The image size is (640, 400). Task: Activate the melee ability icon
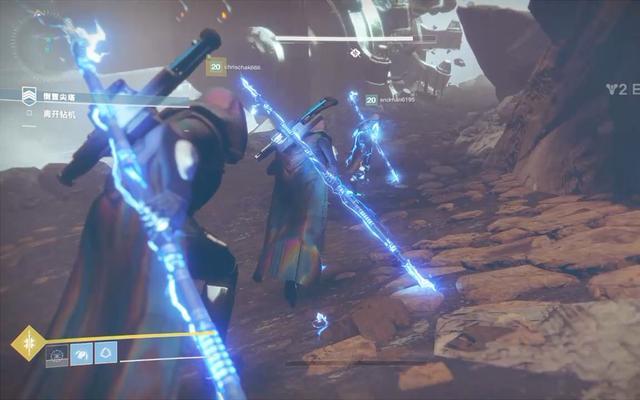click(x=80, y=352)
